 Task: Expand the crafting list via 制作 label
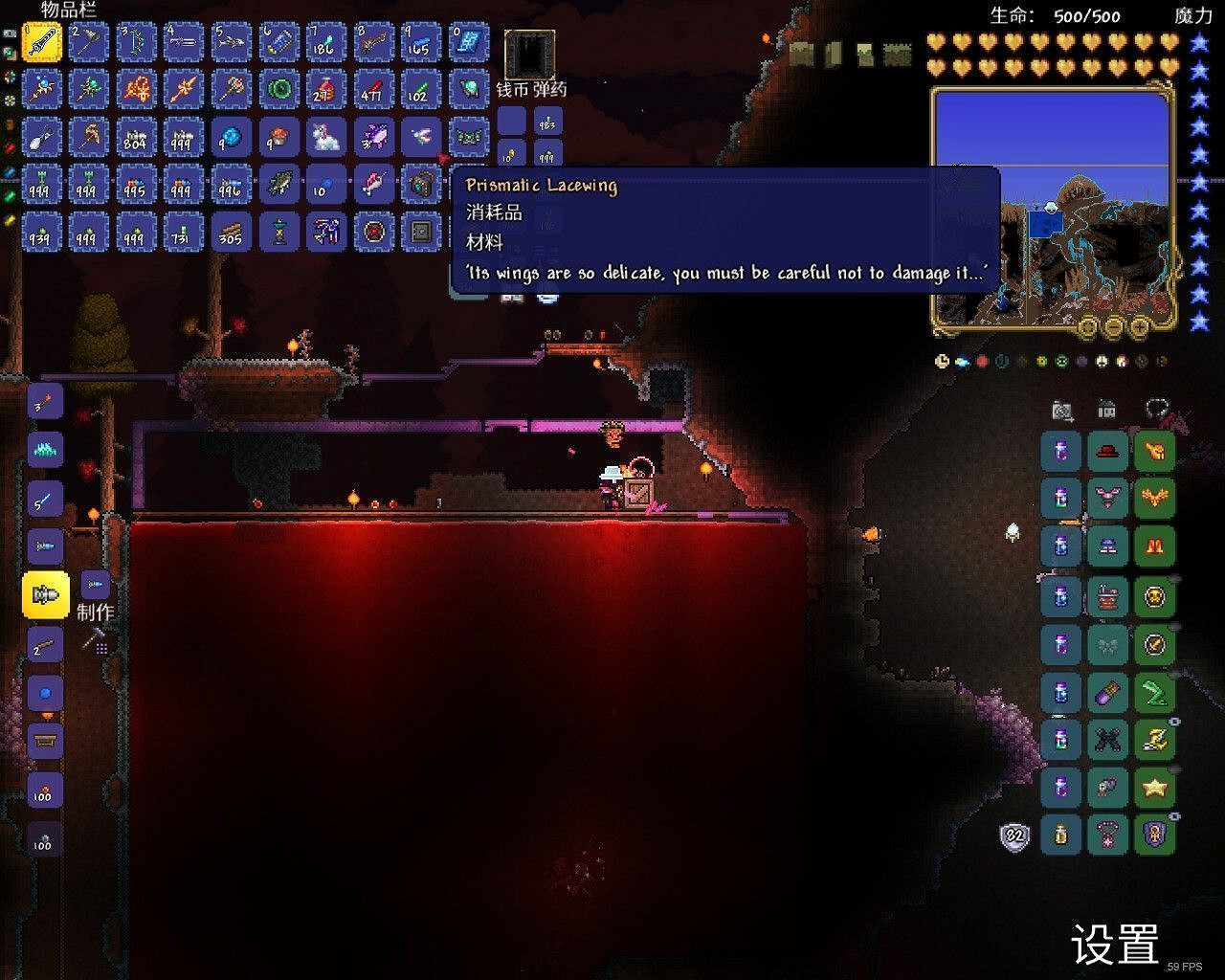pyautogui.click(x=96, y=610)
